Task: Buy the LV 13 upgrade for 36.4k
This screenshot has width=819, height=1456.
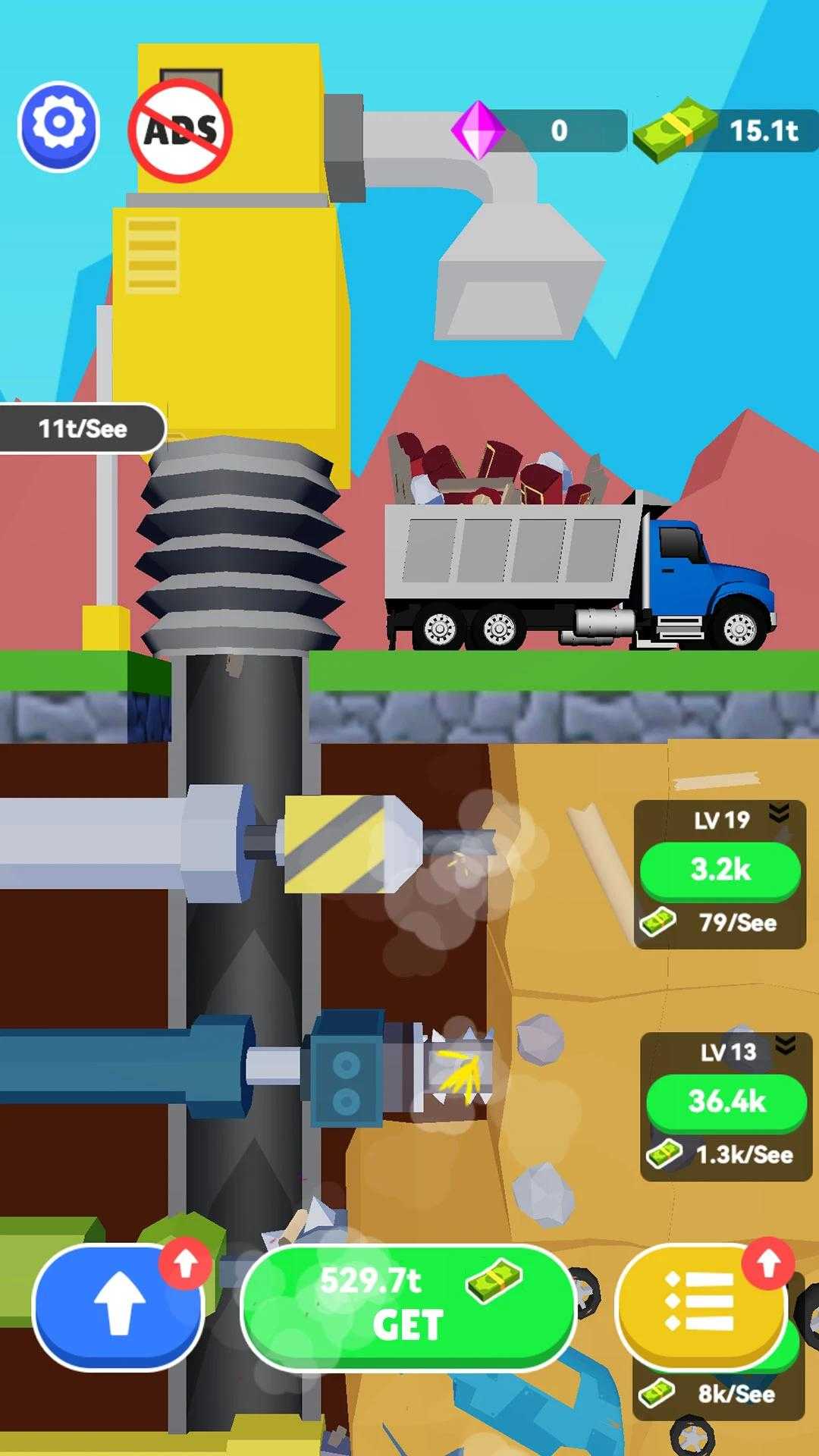Action: pyautogui.click(x=726, y=1101)
